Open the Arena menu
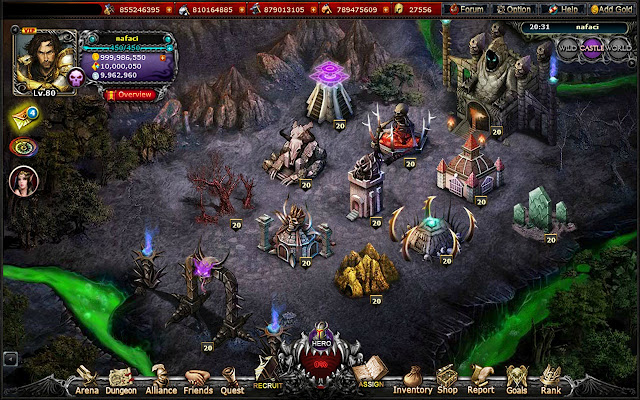This screenshot has height=400, width=640. pyautogui.click(x=86, y=383)
